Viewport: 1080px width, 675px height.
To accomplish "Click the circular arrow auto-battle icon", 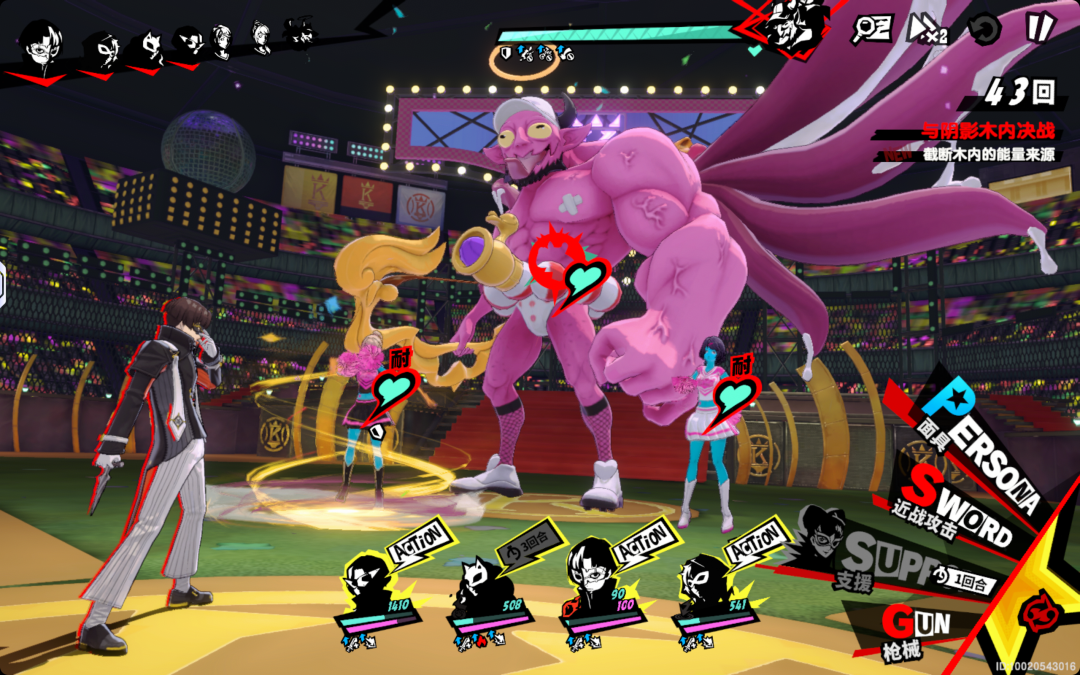I will (x=985, y=27).
